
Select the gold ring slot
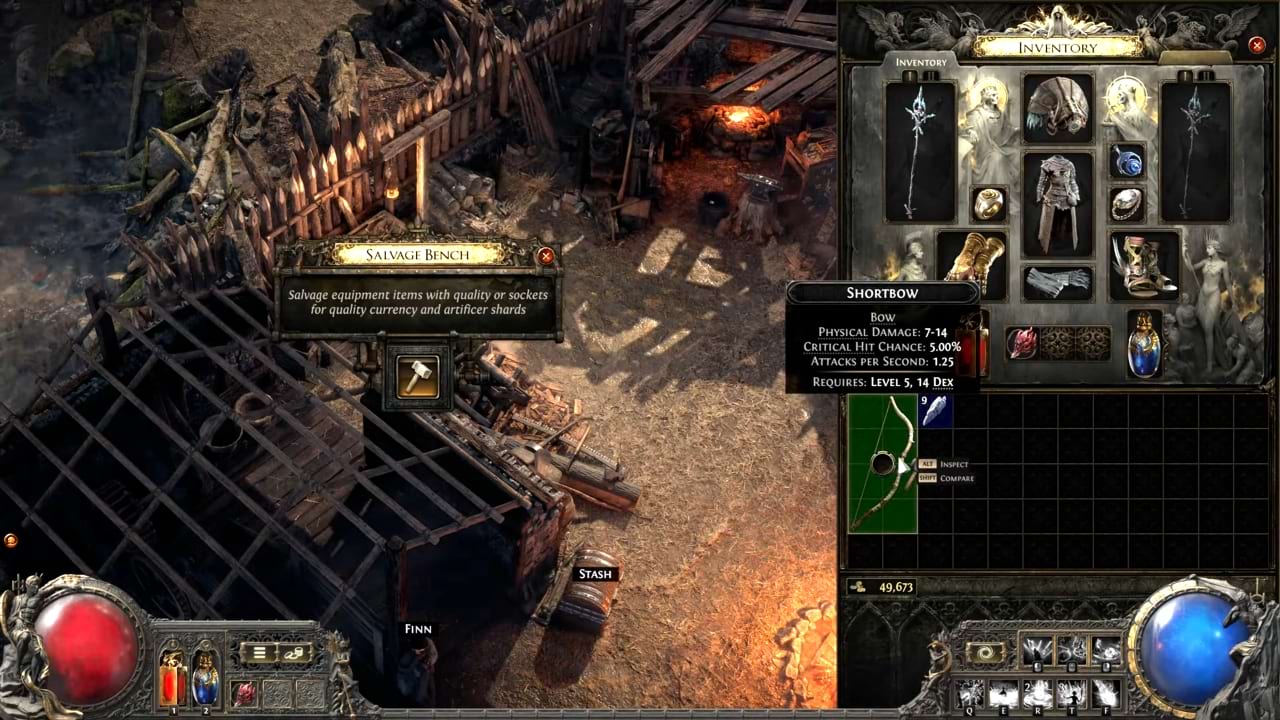click(989, 204)
